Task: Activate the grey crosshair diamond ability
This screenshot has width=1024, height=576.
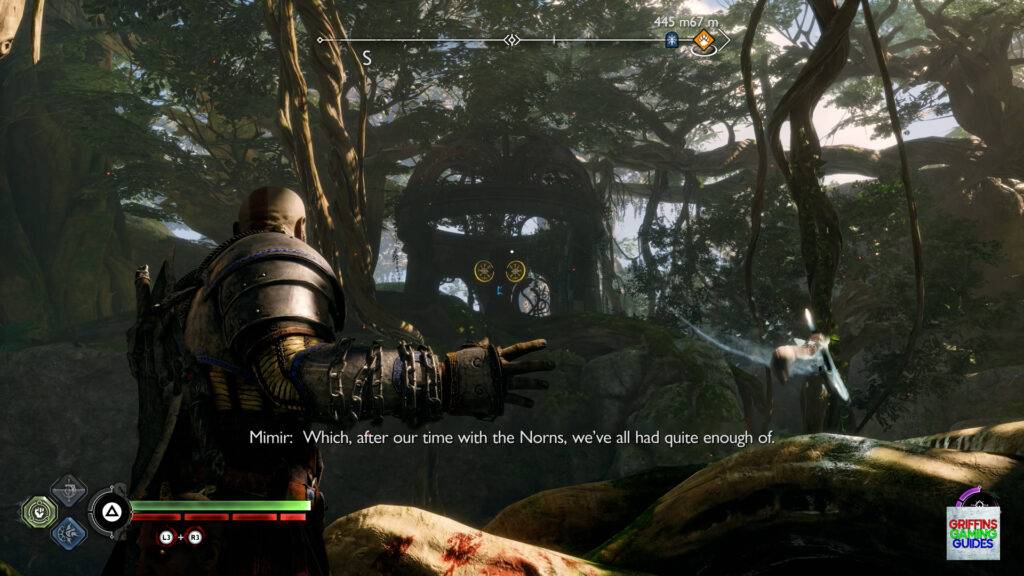Action: 68,490
